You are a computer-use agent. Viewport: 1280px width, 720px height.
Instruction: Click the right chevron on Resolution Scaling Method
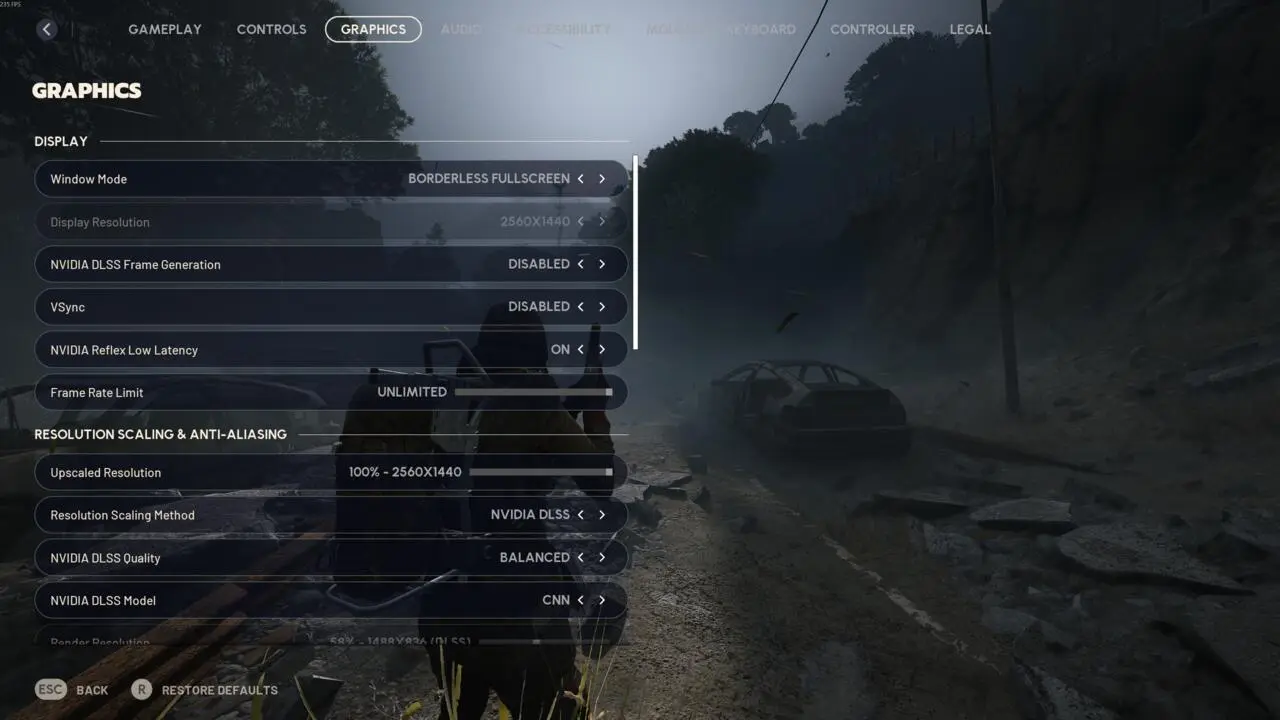point(602,514)
